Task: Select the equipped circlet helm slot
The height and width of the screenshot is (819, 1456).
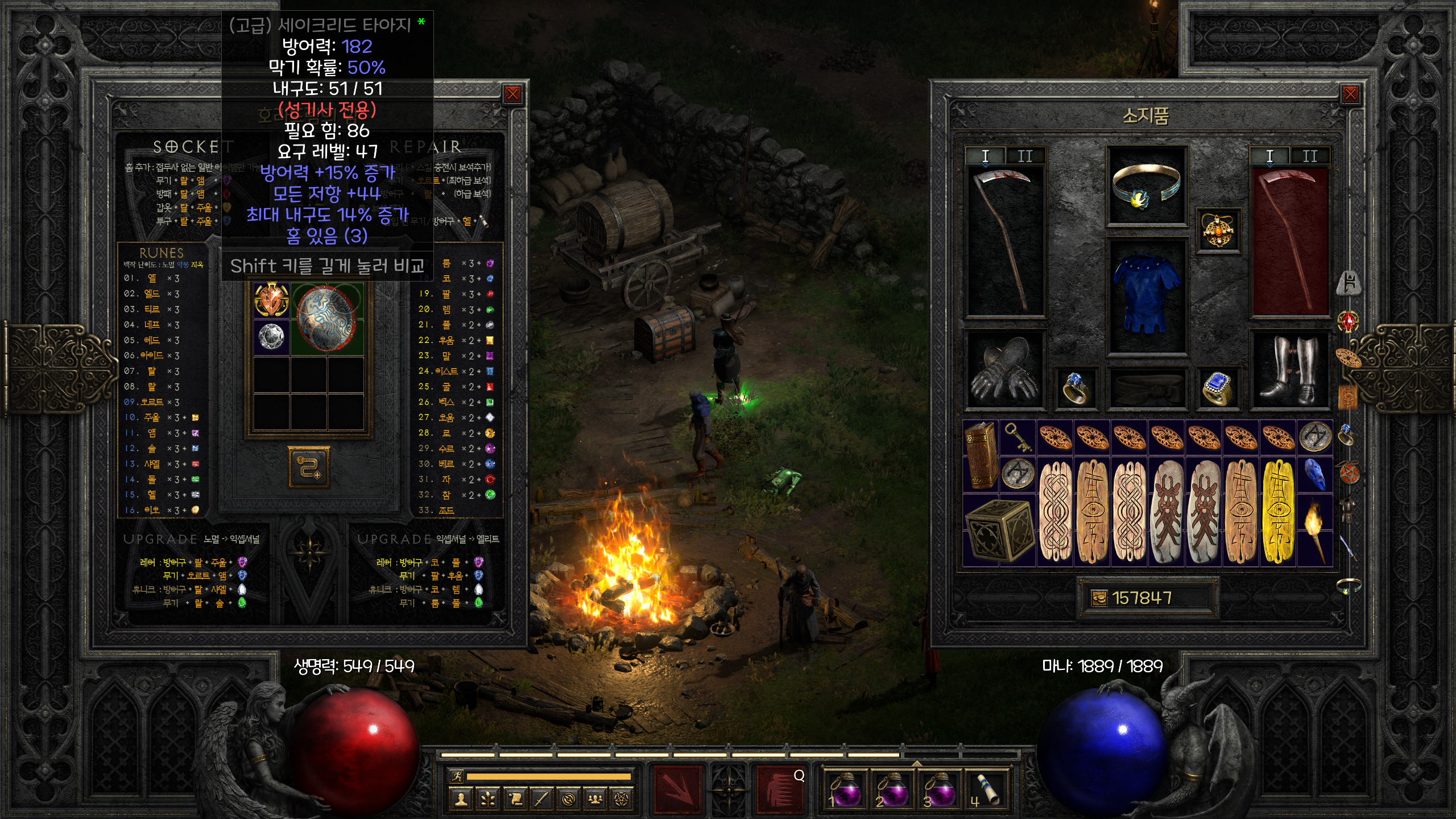Action: [1145, 185]
